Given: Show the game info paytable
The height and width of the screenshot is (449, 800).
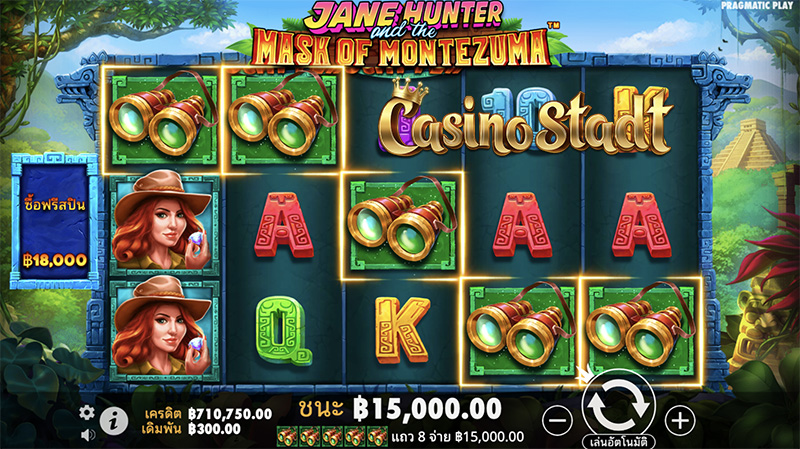Looking at the screenshot, I should 114,422.
